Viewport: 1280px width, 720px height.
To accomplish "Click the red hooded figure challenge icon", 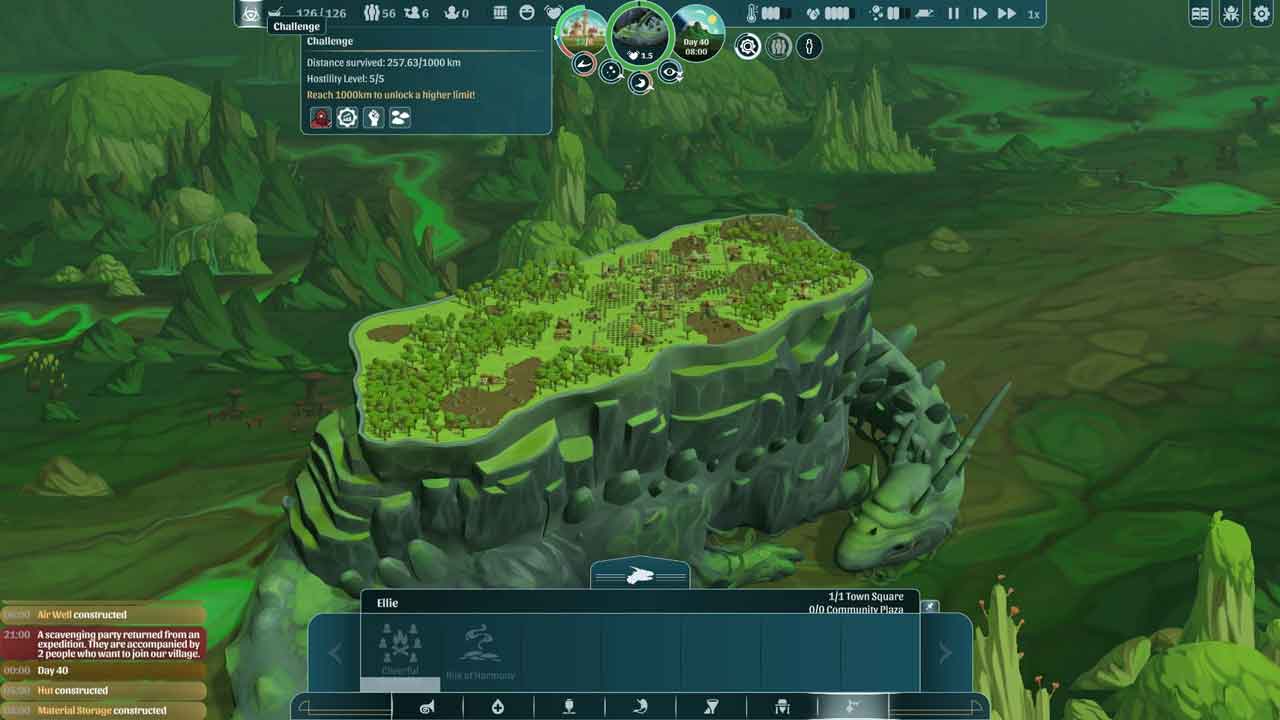I will [320, 118].
